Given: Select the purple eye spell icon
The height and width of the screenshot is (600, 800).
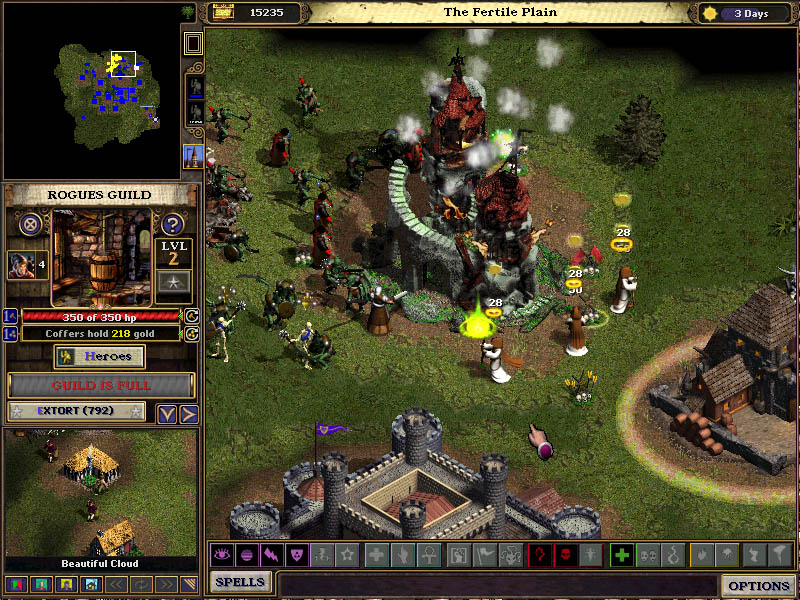Looking at the screenshot, I should point(222,554).
